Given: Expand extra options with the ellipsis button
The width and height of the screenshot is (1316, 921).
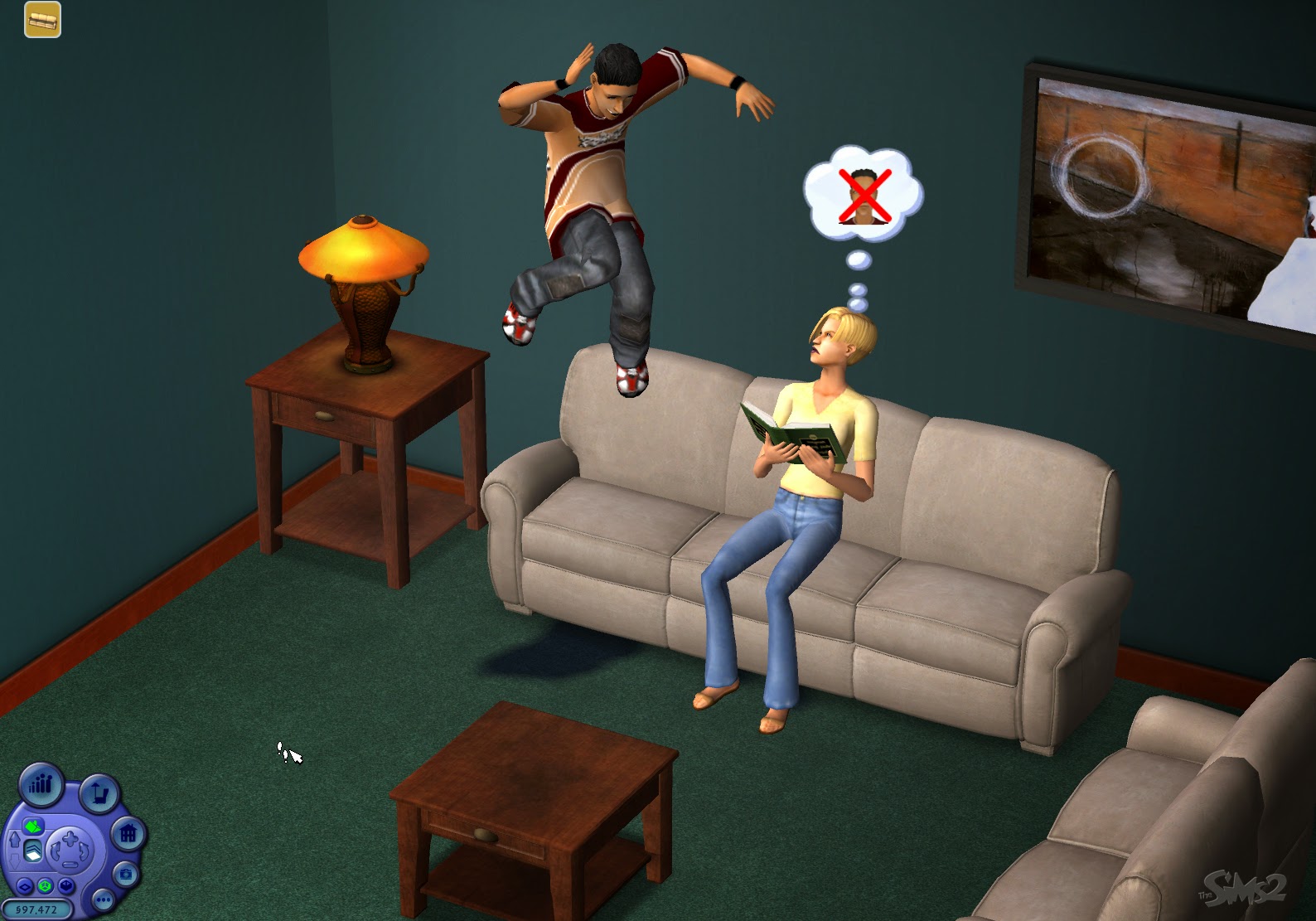Looking at the screenshot, I should 103,900.
